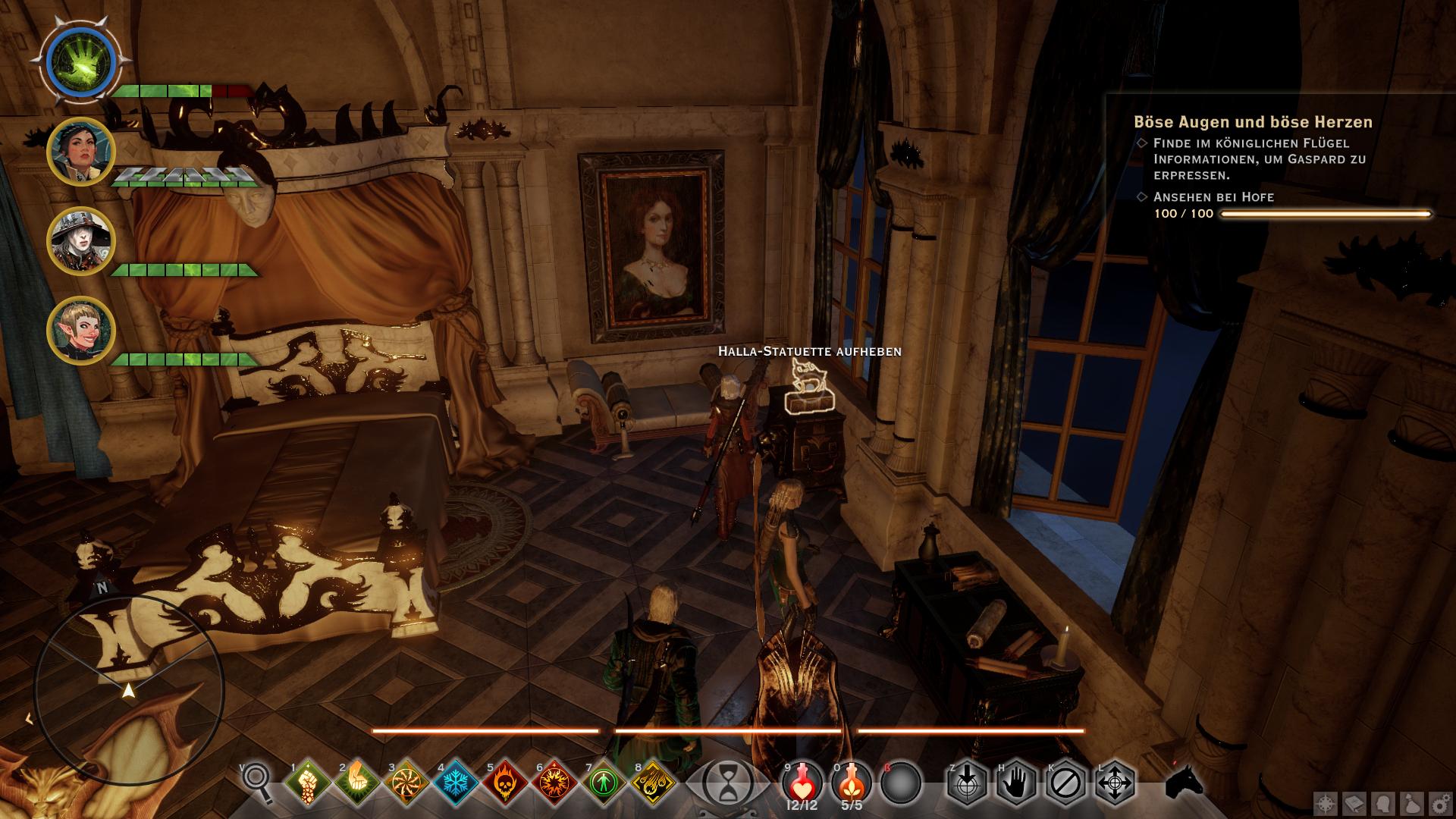
Task: Use the green figure barrier ability
Action: point(604,783)
